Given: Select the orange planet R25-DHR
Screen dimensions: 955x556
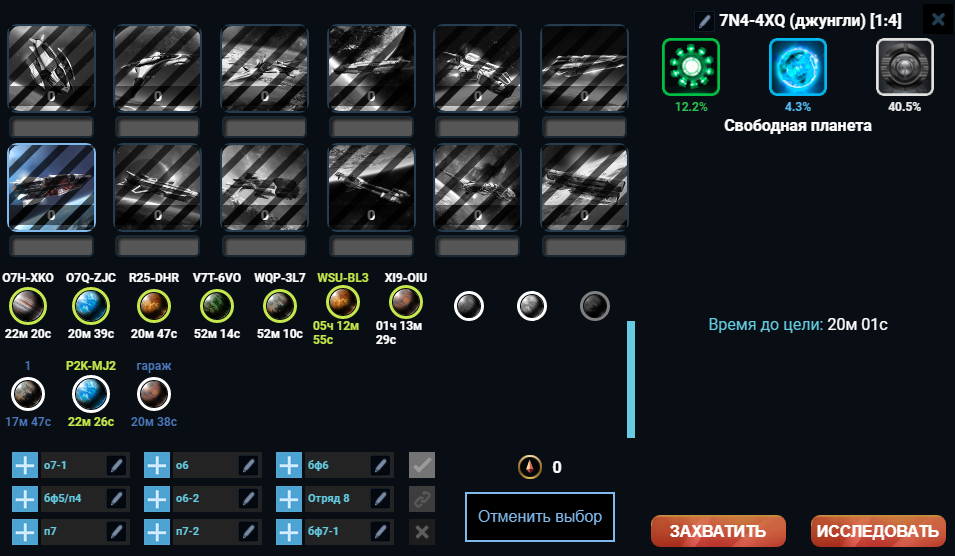Looking at the screenshot, I should tap(153, 302).
